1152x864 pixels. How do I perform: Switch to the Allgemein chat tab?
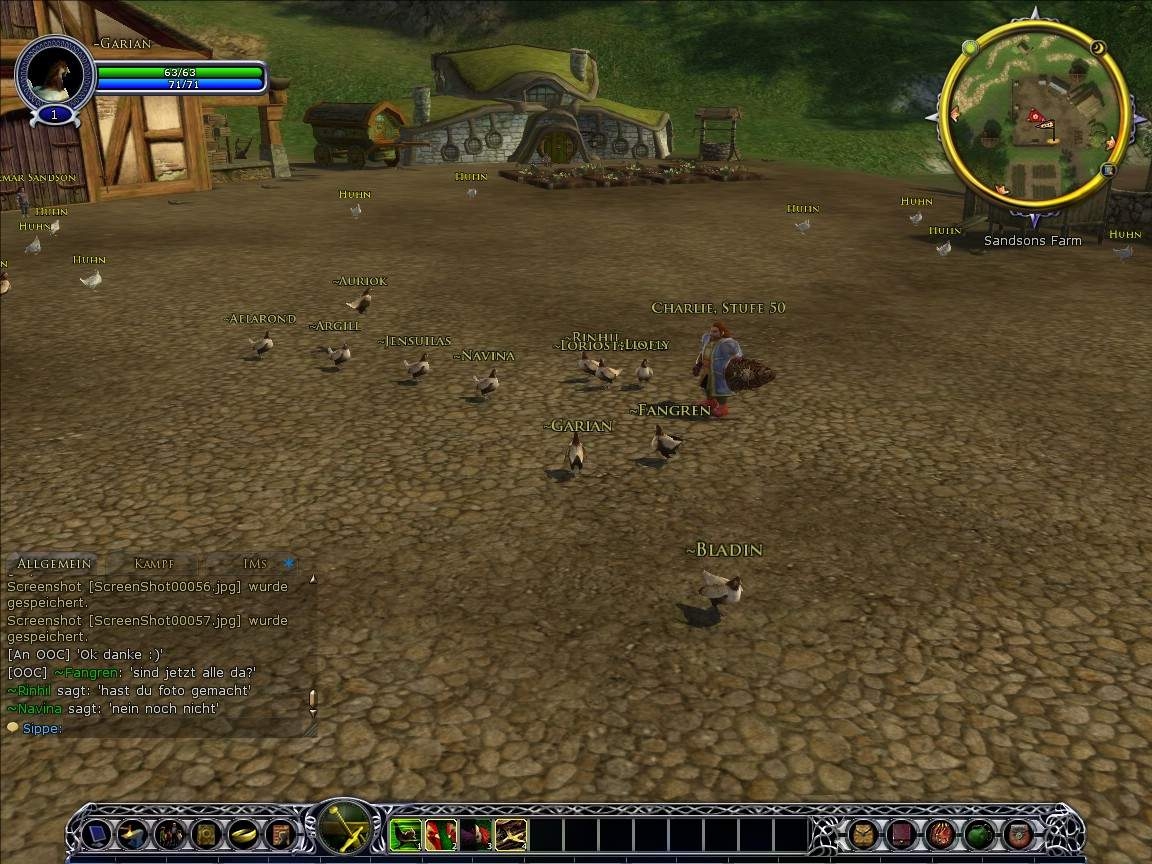(56, 564)
